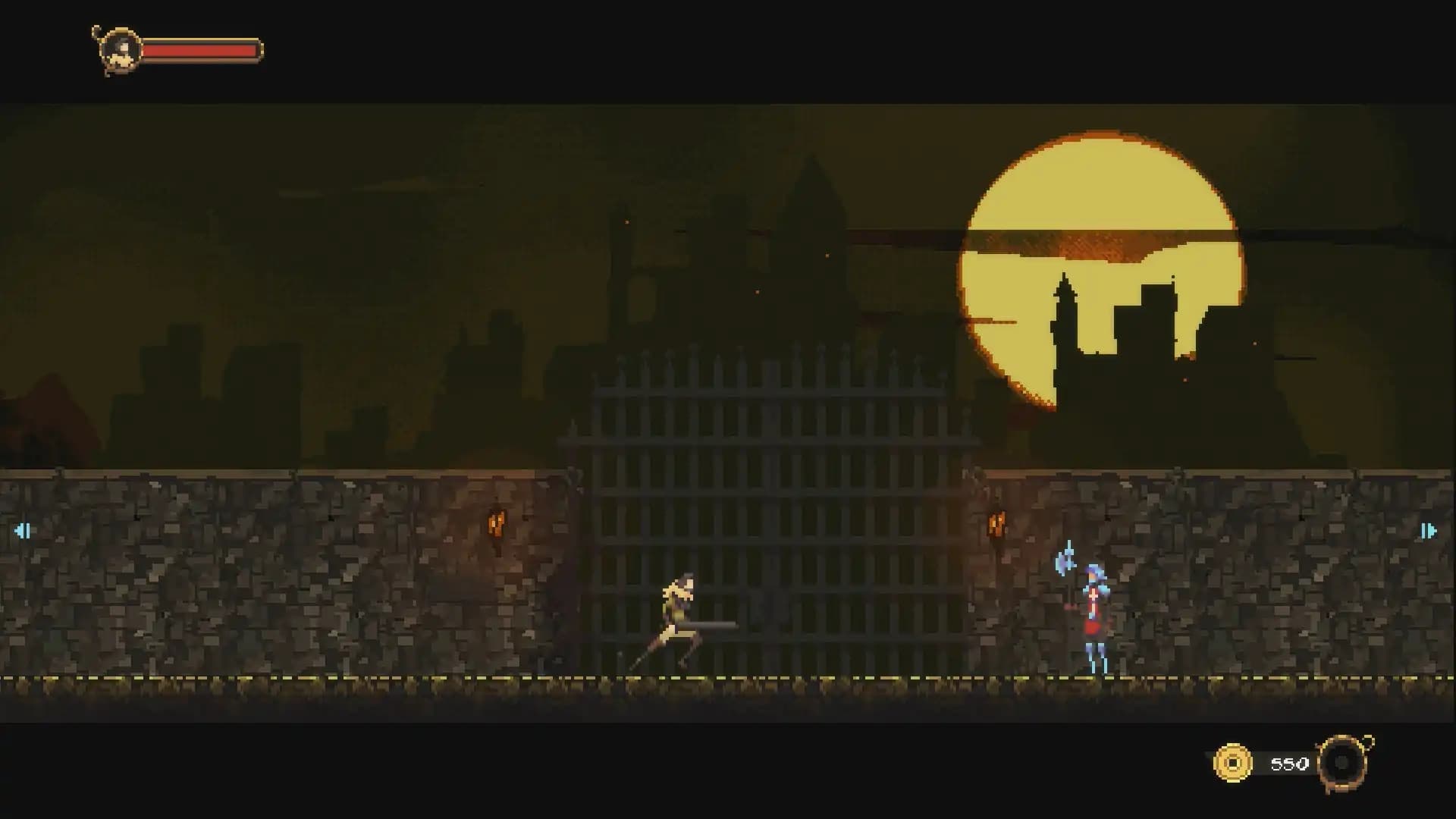Toggle the right screen-edge exit arrow
This screenshot has height=819, width=1456.
pyautogui.click(x=1429, y=531)
